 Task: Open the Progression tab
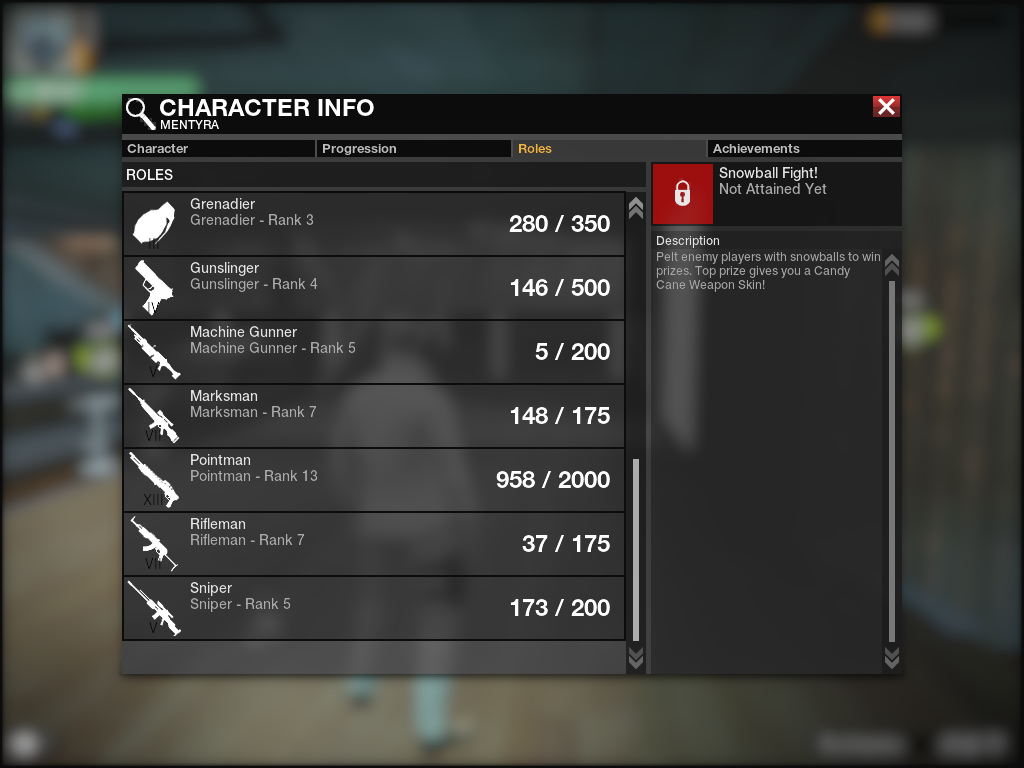coord(413,149)
